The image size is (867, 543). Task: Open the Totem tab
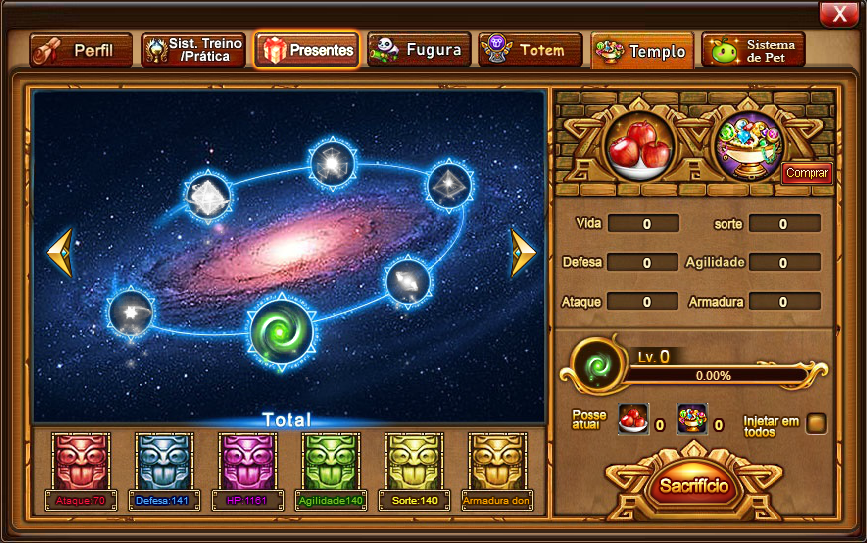click(x=530, y=50)
